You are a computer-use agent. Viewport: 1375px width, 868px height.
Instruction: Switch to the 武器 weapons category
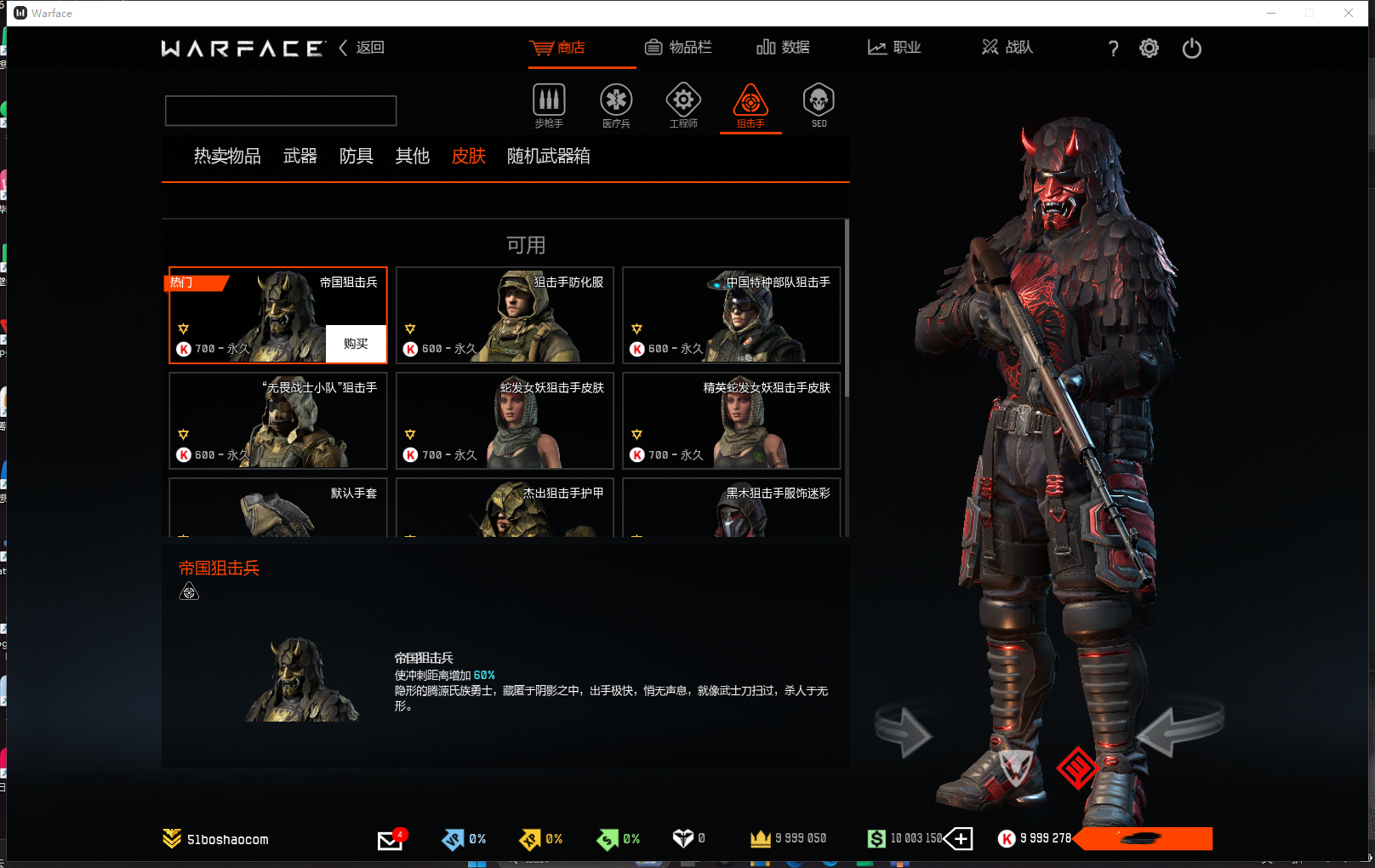tap(300, 157)
